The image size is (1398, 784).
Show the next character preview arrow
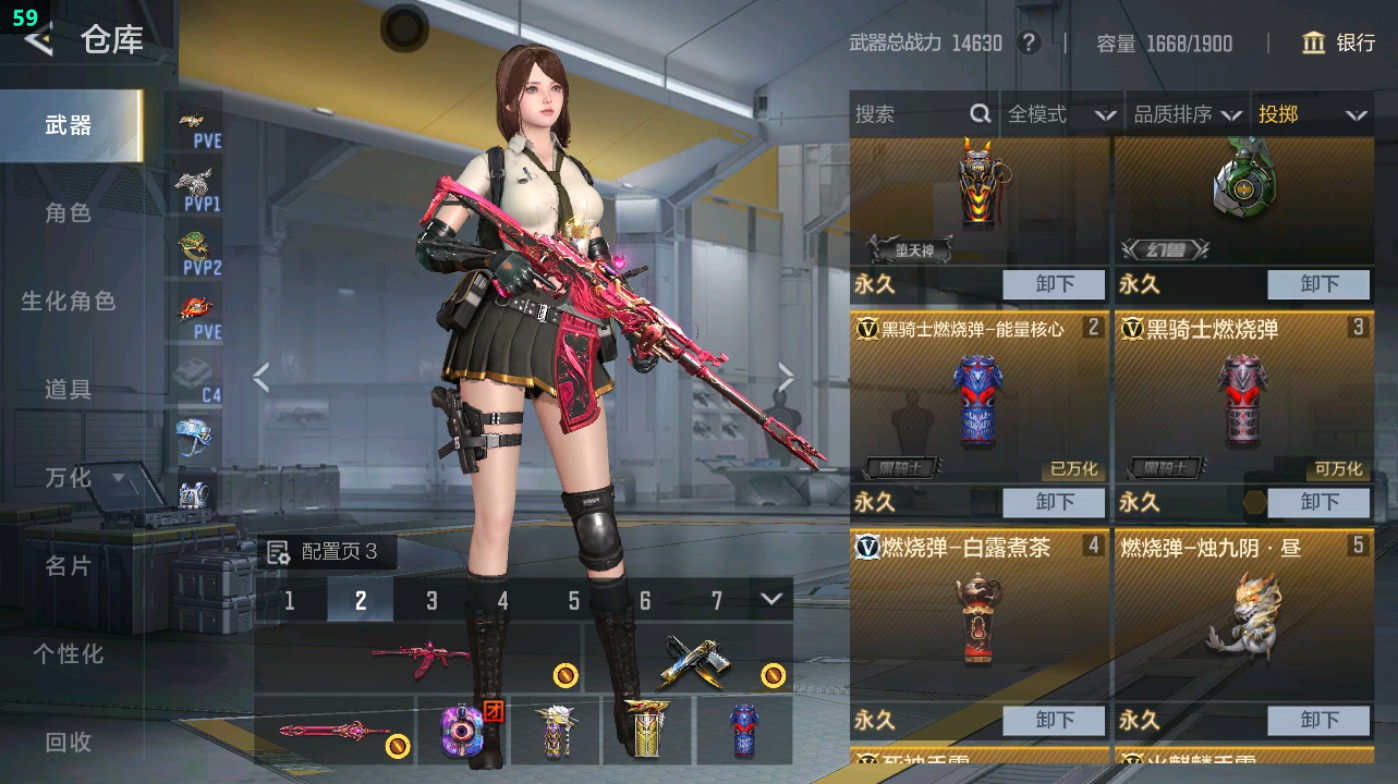pos(785,378)
